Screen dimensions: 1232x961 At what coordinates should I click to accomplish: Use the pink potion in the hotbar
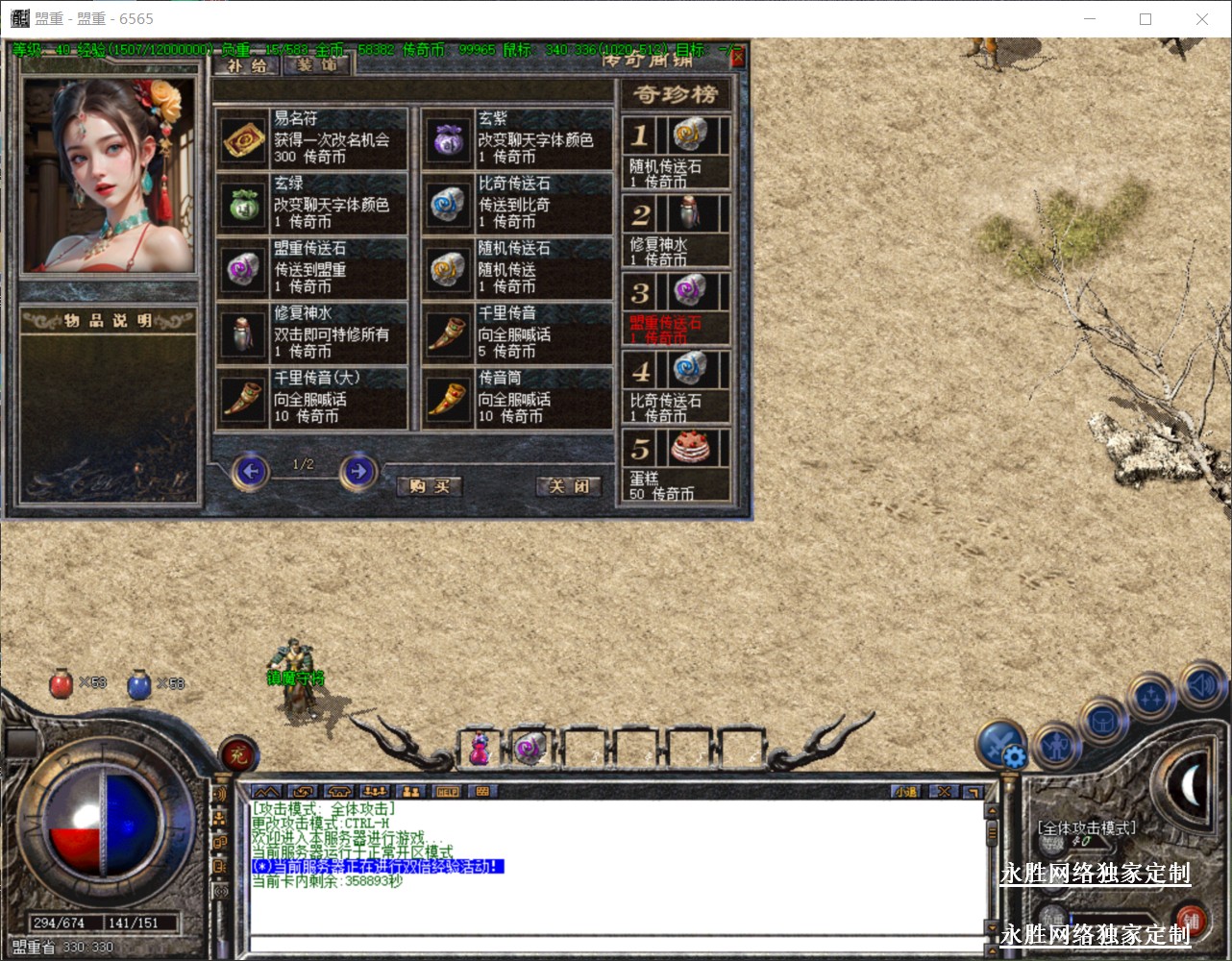pos(479,748)
